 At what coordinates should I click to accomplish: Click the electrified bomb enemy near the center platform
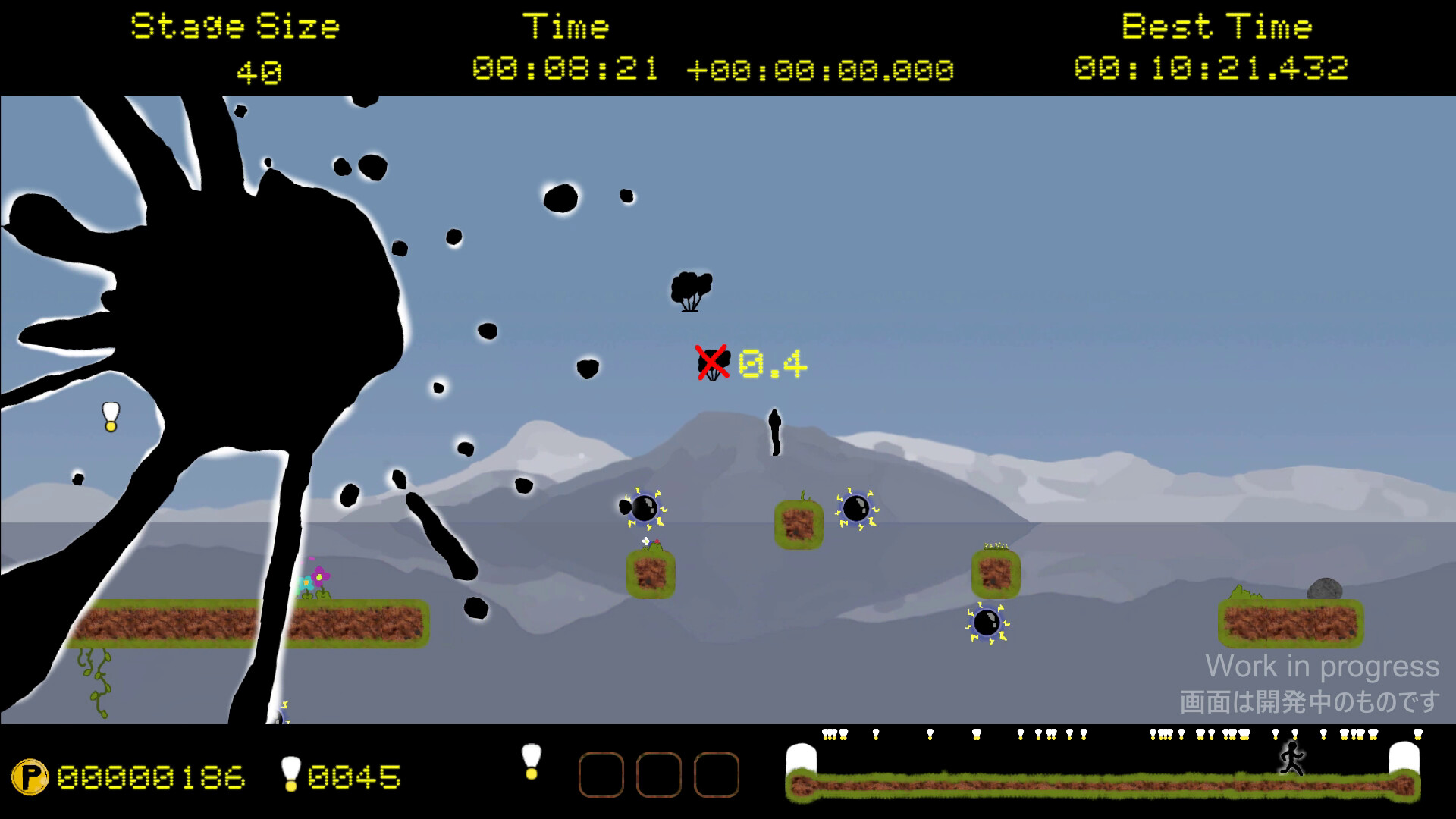coord(857,507)
